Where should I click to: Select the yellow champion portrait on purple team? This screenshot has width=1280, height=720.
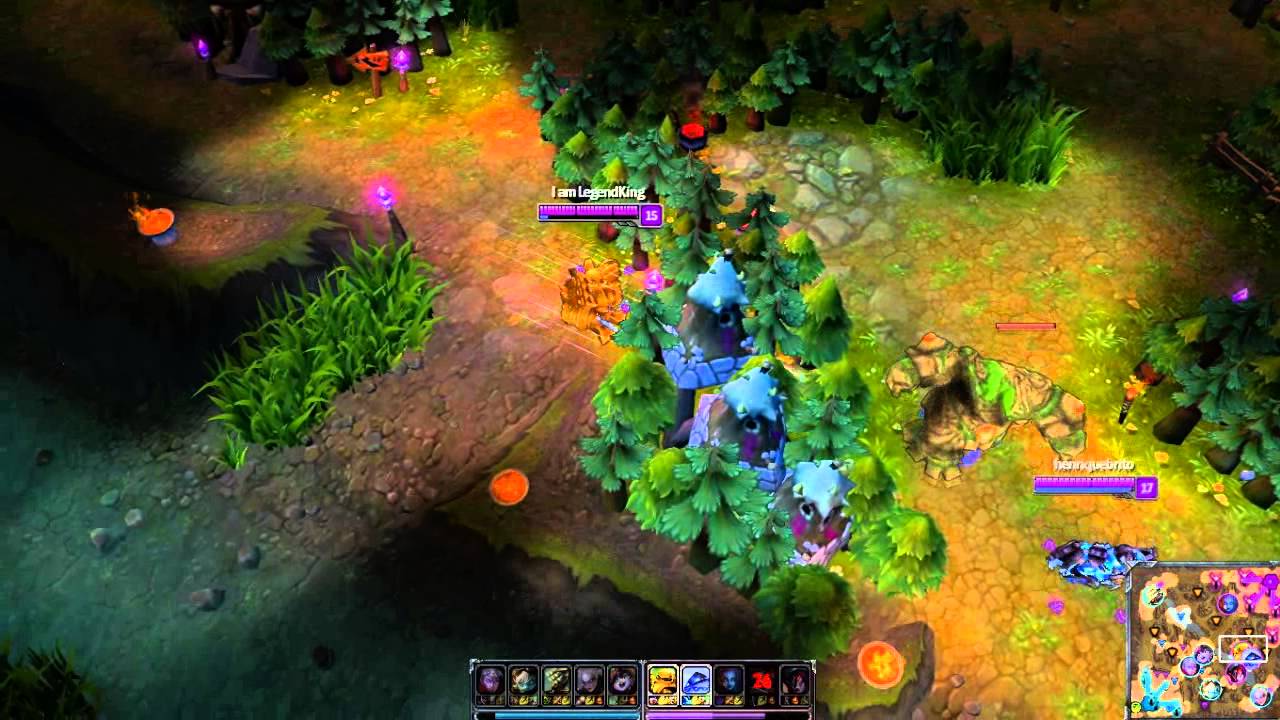[x=662, y=678]
